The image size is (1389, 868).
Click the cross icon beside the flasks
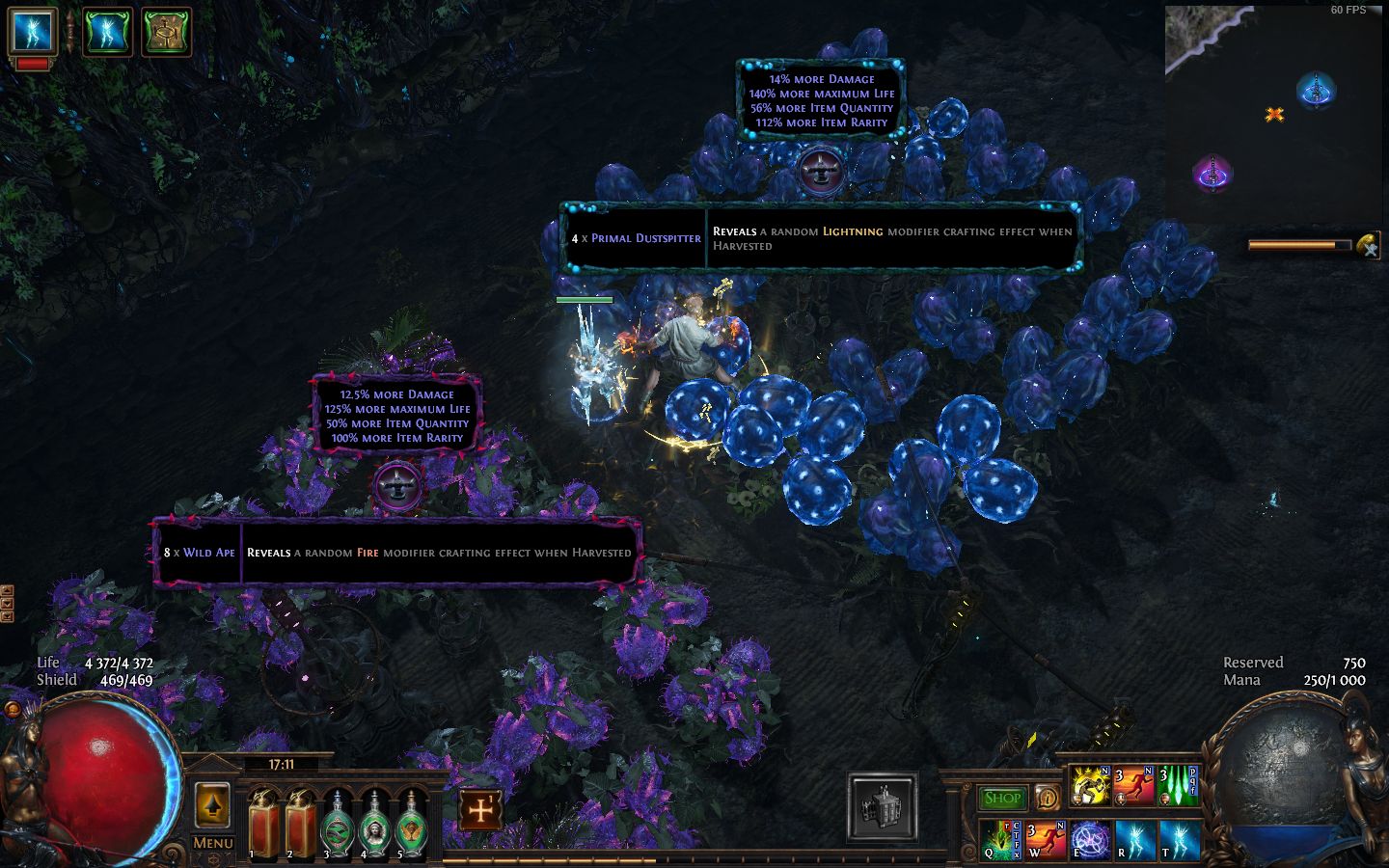(x=480, y=810)
